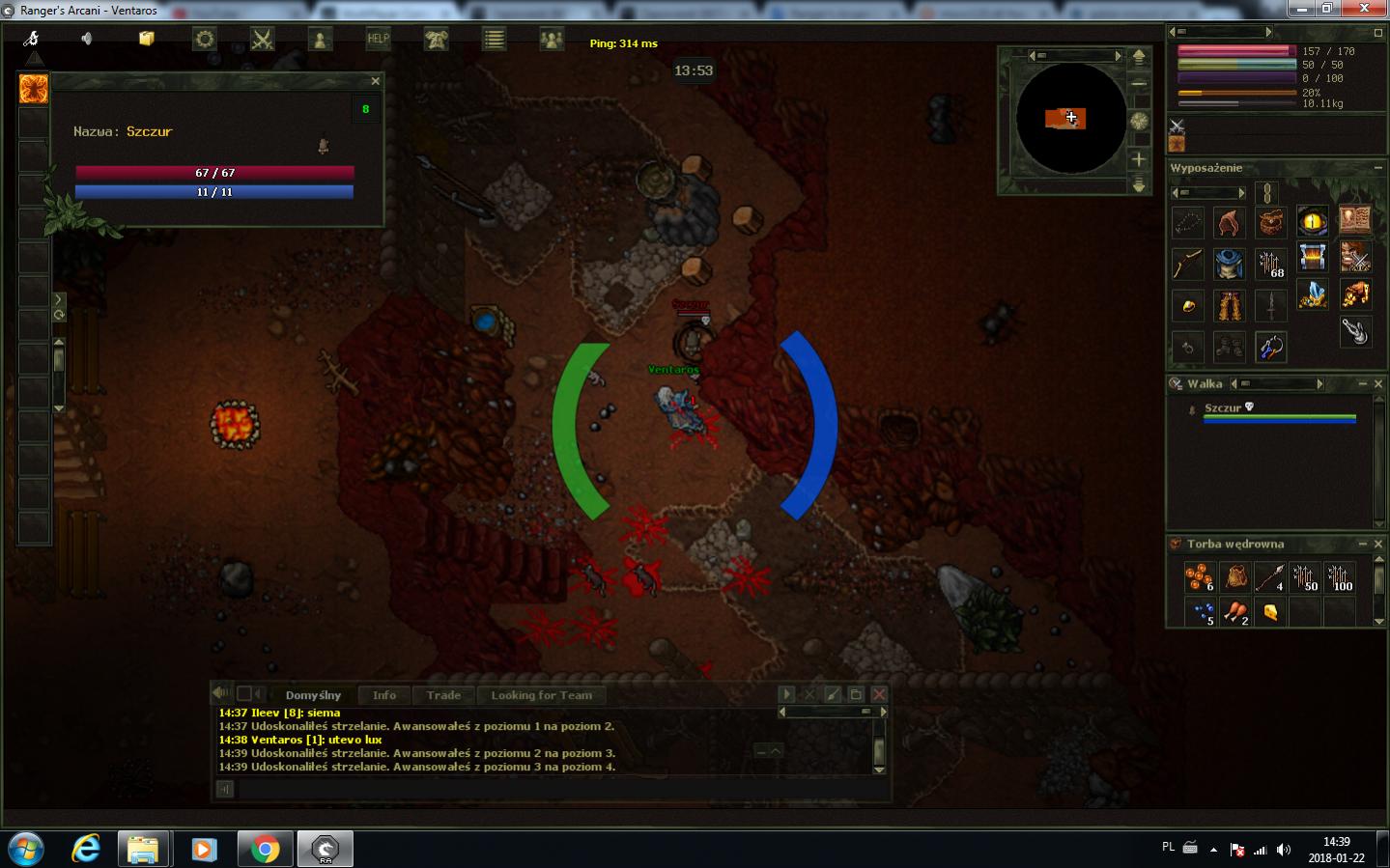Click the minimap
This screenshot has width=1390, height=868.
pyautogui.click(x=1070, y=119)
